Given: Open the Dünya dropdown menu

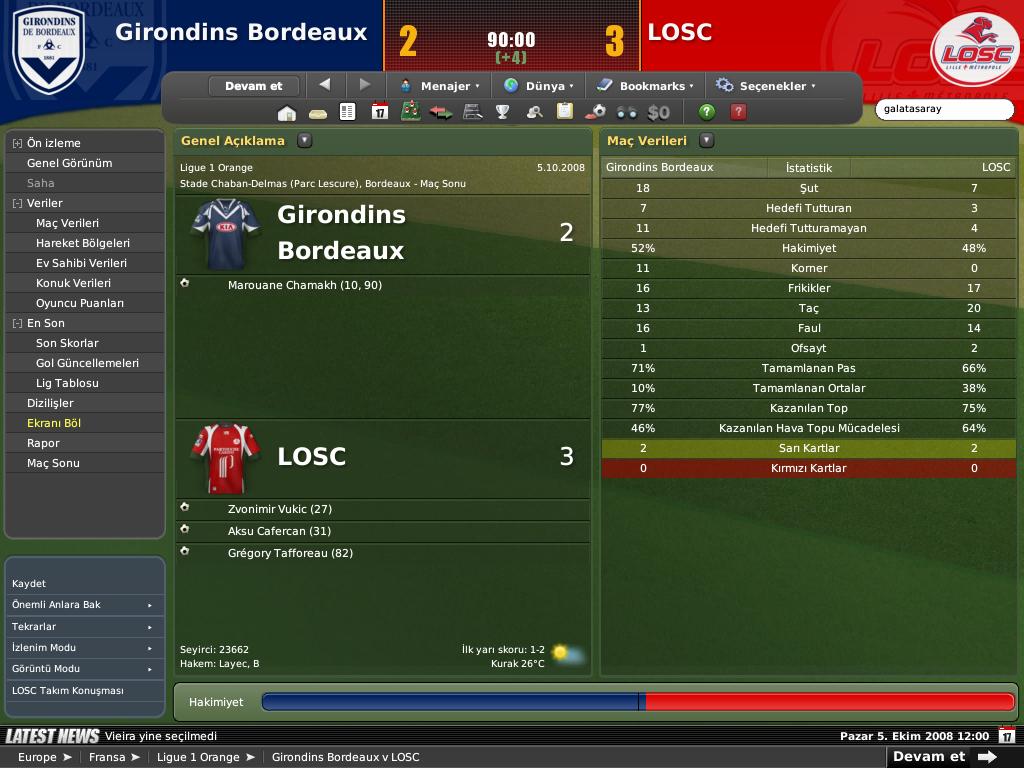Looking at the screenshot, I should pos(538,86).
